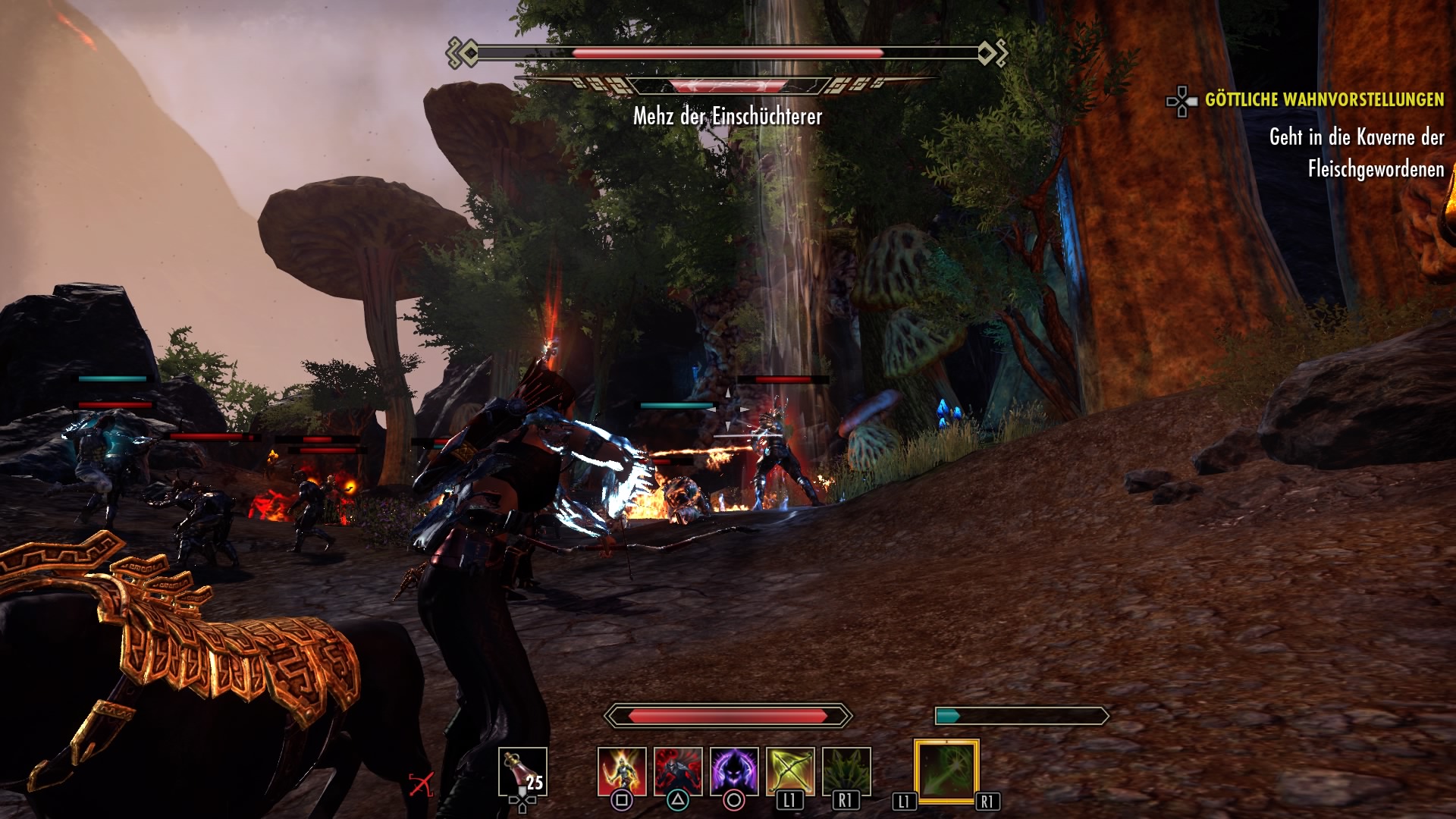
Task: Activate the flaming armored warrior ability
Action: tap(622, 771)
